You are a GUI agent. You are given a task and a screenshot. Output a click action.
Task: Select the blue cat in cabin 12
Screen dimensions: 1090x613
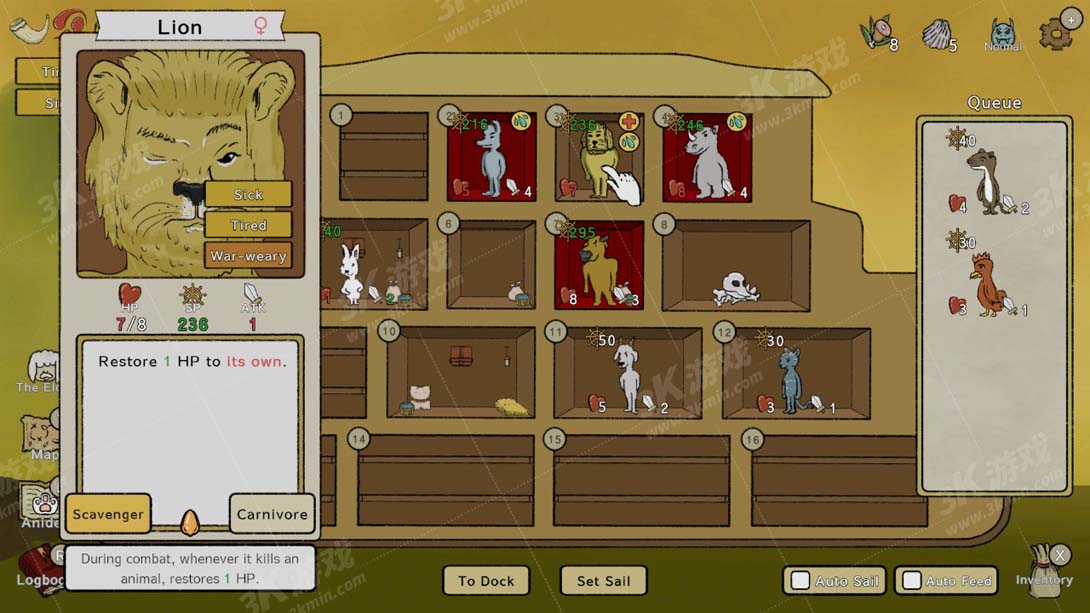click(x=792, y=378)
